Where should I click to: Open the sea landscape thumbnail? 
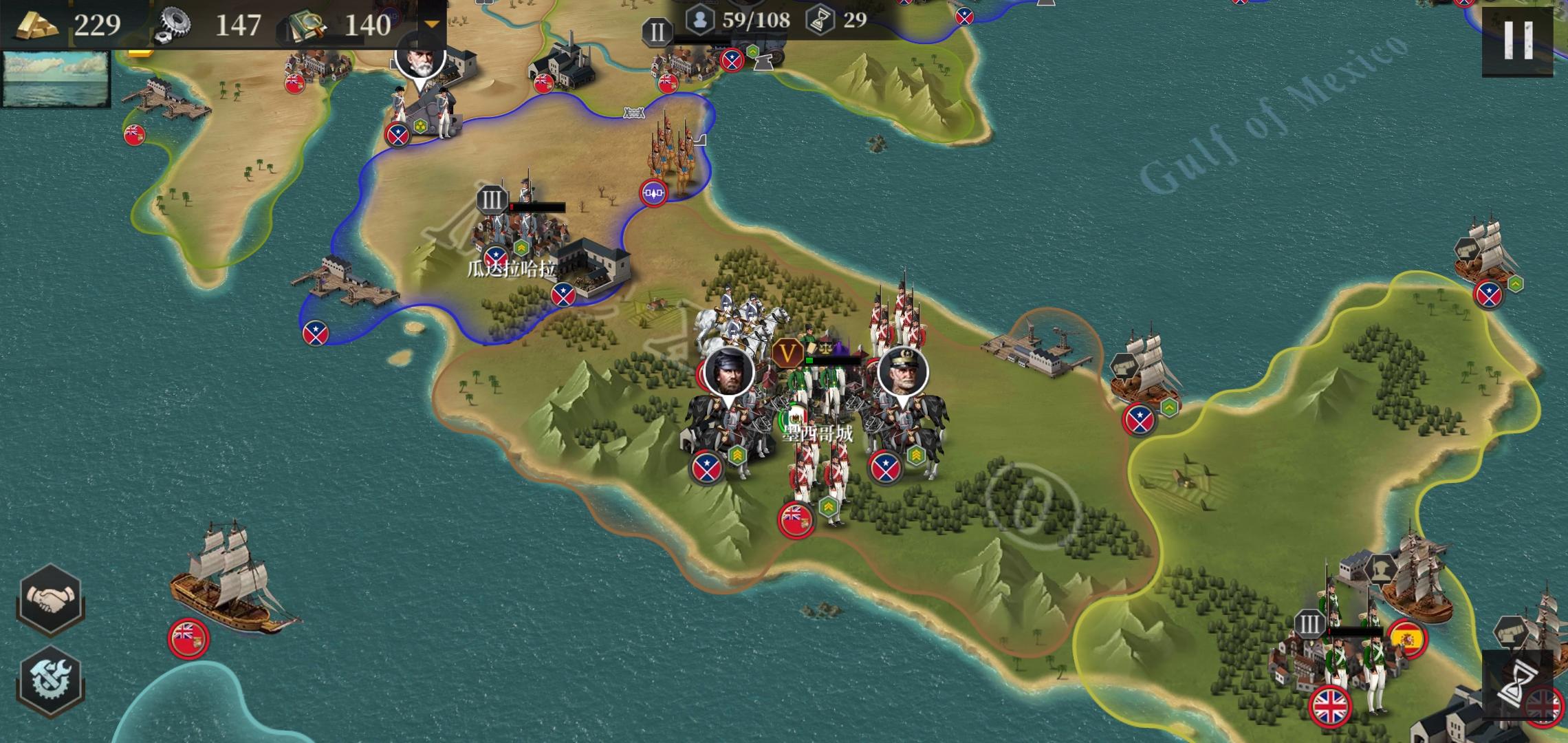pyautogui.click(x=56, y=78)
